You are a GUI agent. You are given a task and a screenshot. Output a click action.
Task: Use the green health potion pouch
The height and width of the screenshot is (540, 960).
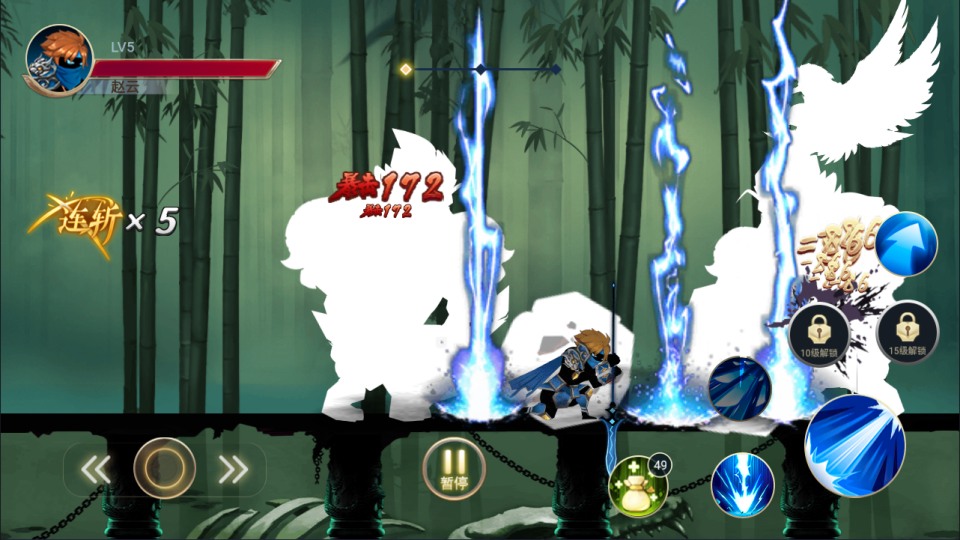coord(638,486)
